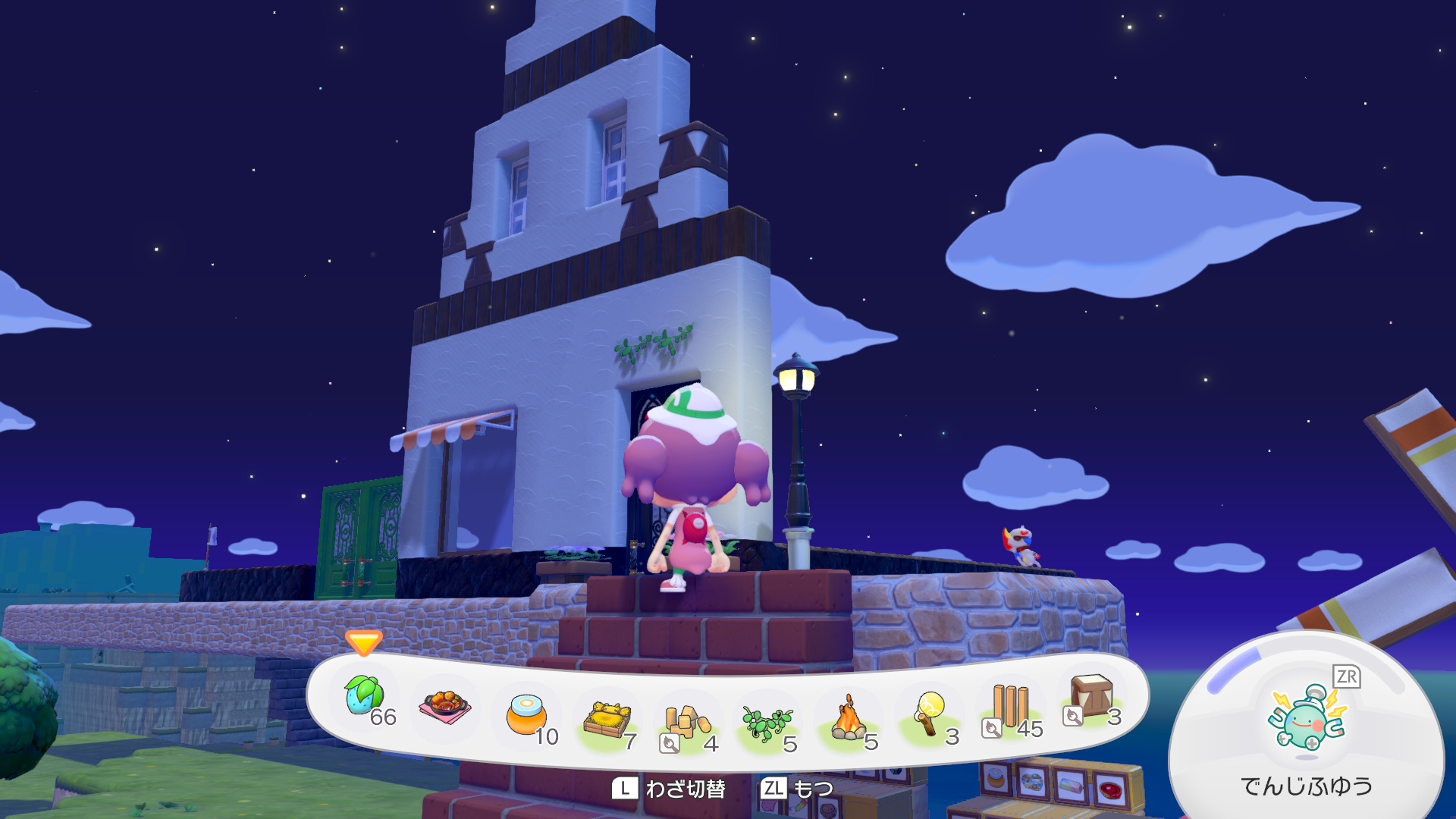Activate the でんじふゆう move icon
This screenshot has height=819, width=1456.
tap(1306, 719)
